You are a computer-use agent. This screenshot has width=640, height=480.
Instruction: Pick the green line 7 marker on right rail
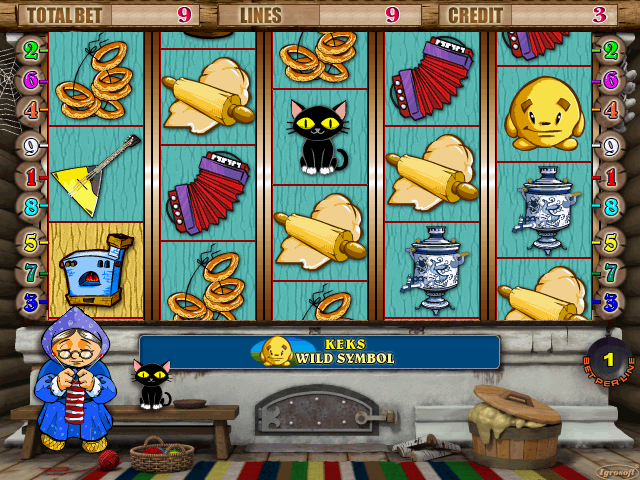click(609, 271)
